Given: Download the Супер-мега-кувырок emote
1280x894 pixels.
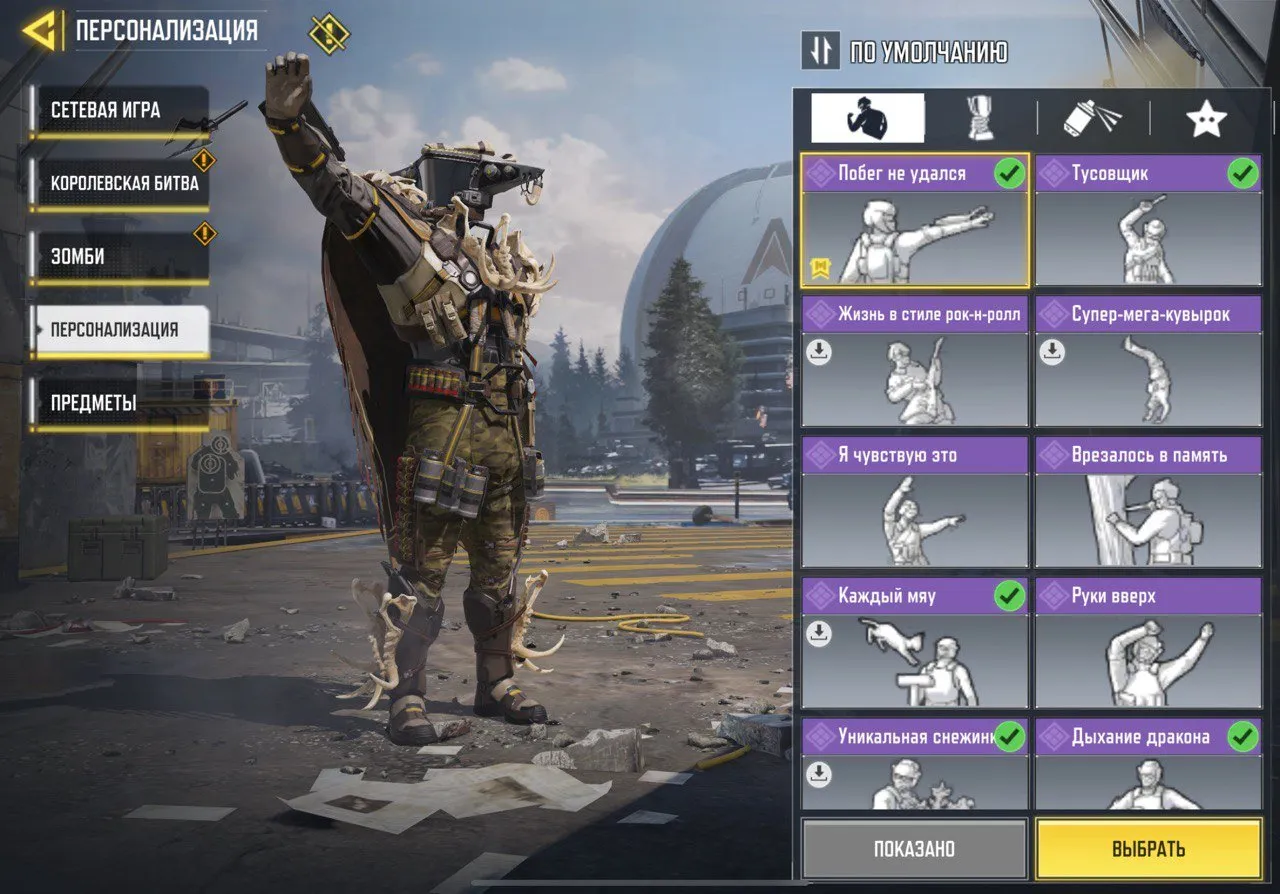Looking at the screenshot, I should tap(1053, 352).
